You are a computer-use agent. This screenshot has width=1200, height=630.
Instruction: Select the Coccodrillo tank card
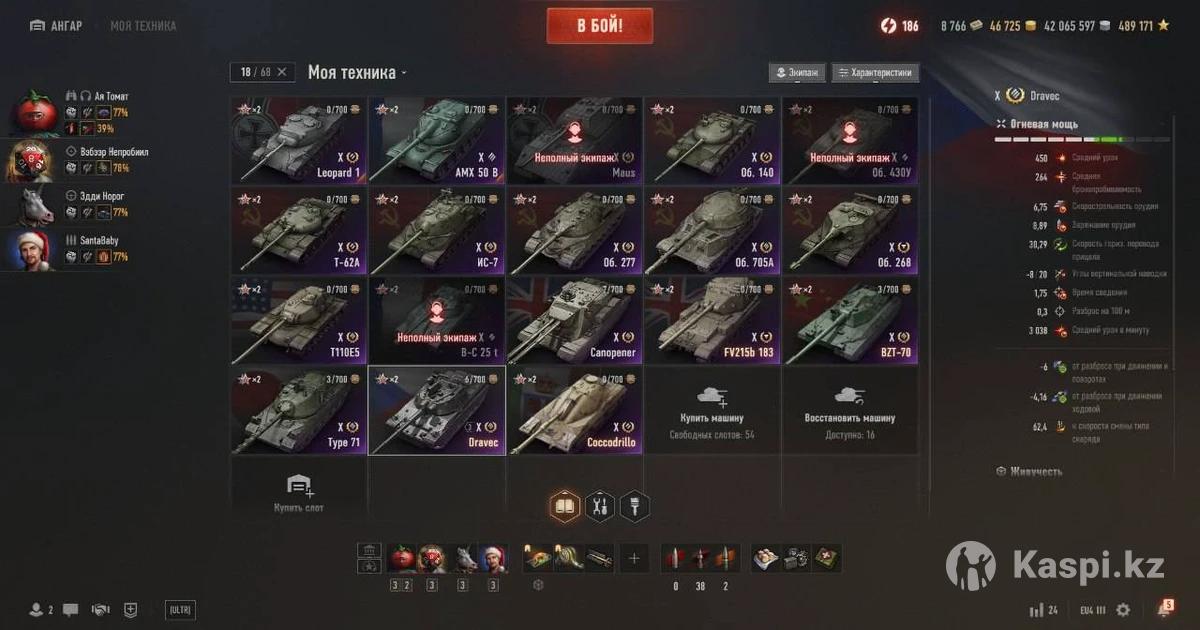(x=574, y=410)
